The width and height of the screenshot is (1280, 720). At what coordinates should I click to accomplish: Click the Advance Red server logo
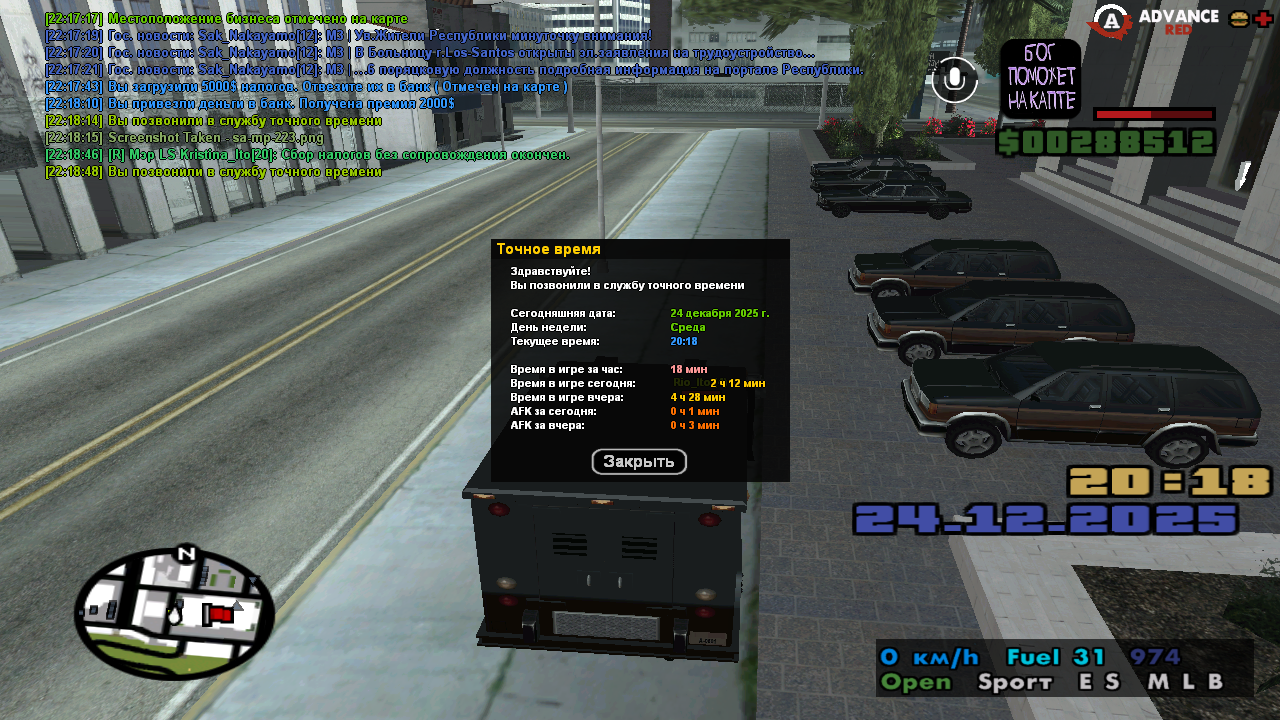tap(1155, 20)
